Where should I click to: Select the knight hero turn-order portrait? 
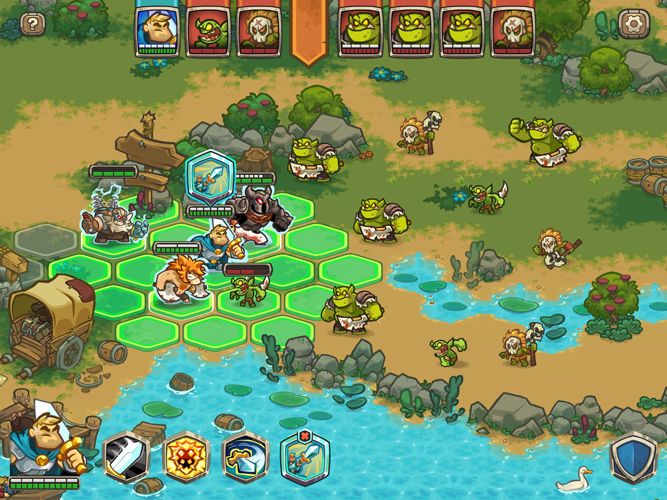coord(155,30)
